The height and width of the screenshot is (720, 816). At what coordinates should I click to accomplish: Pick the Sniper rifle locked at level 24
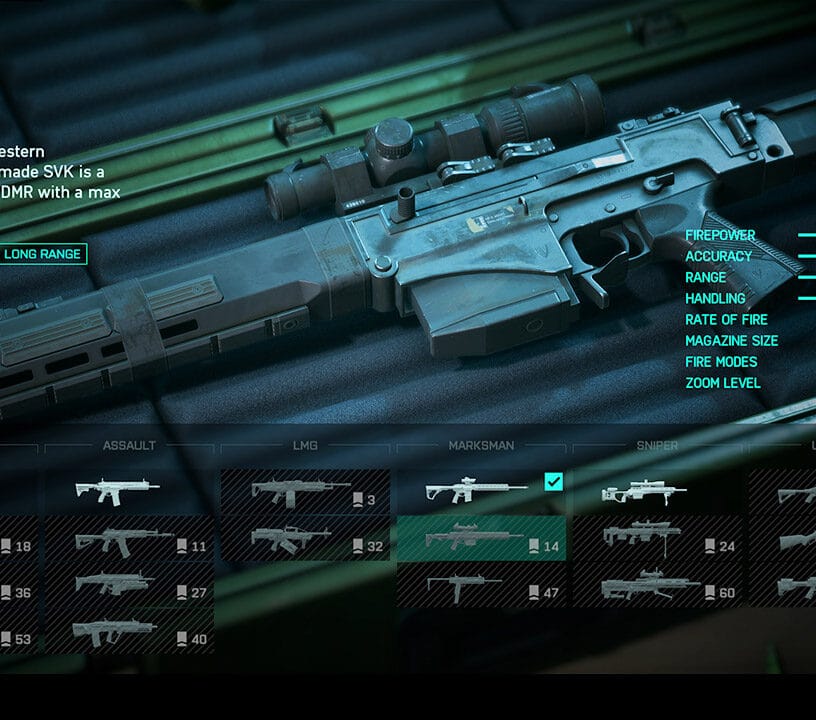(x=657, y=541)
